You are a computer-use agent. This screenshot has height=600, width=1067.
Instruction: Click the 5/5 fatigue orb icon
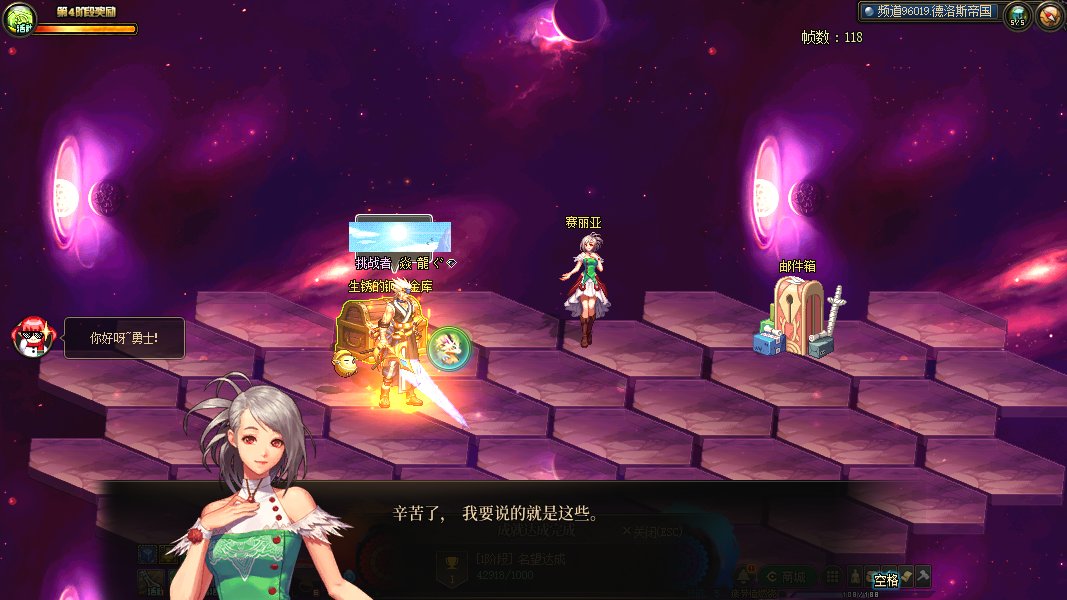[1018, 16]
